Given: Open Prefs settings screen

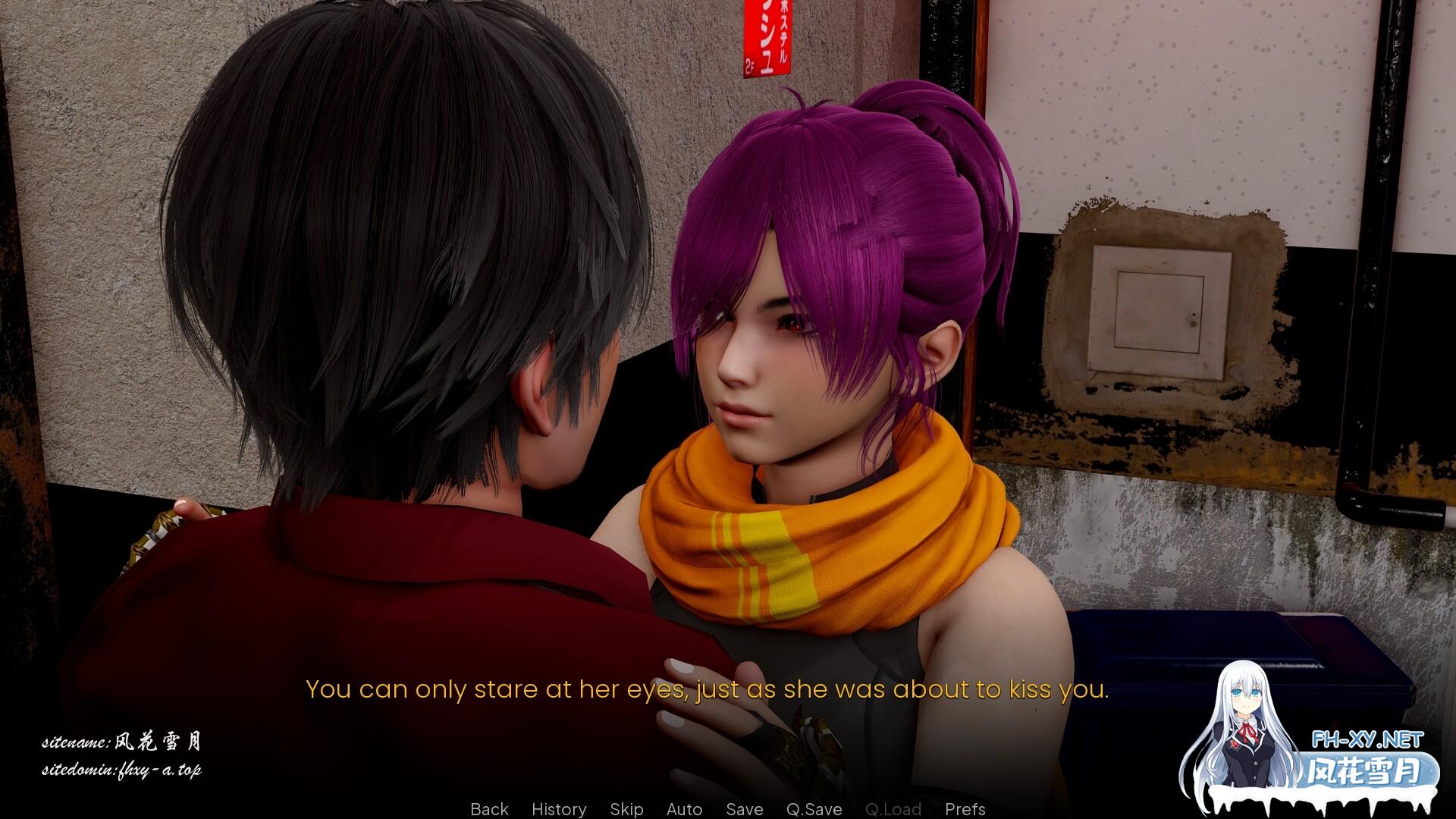Looking at the screenshot, I should click(x=965, y=809).
